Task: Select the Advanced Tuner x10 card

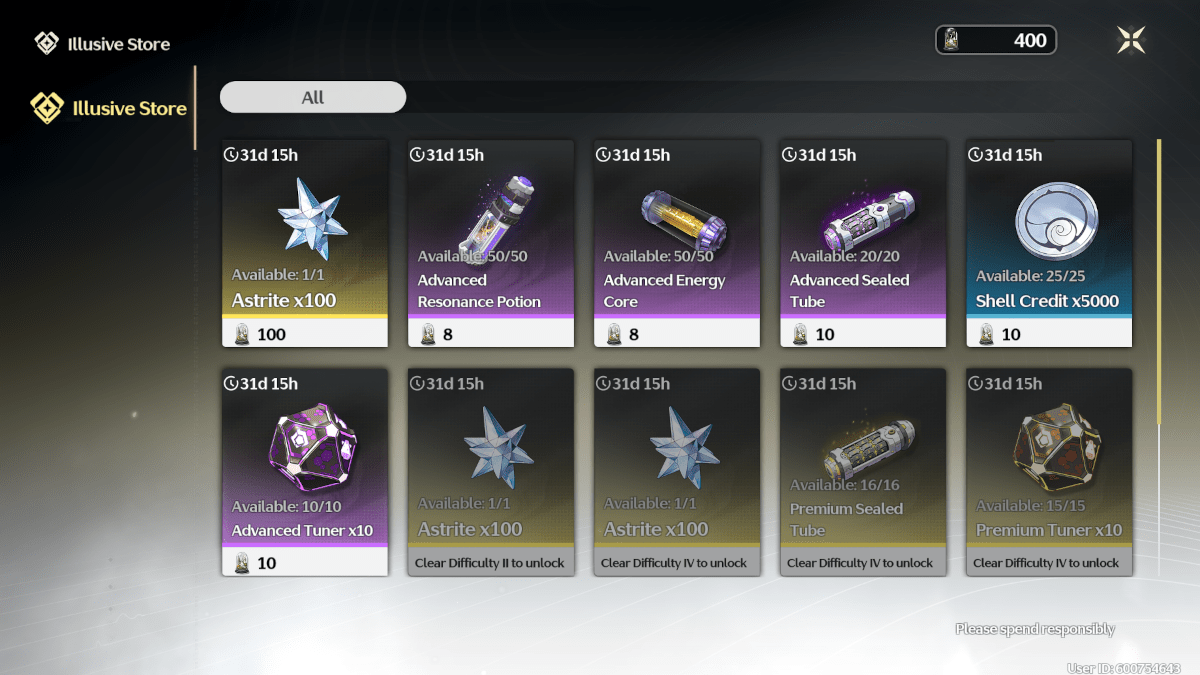Action: click(305, 471)
